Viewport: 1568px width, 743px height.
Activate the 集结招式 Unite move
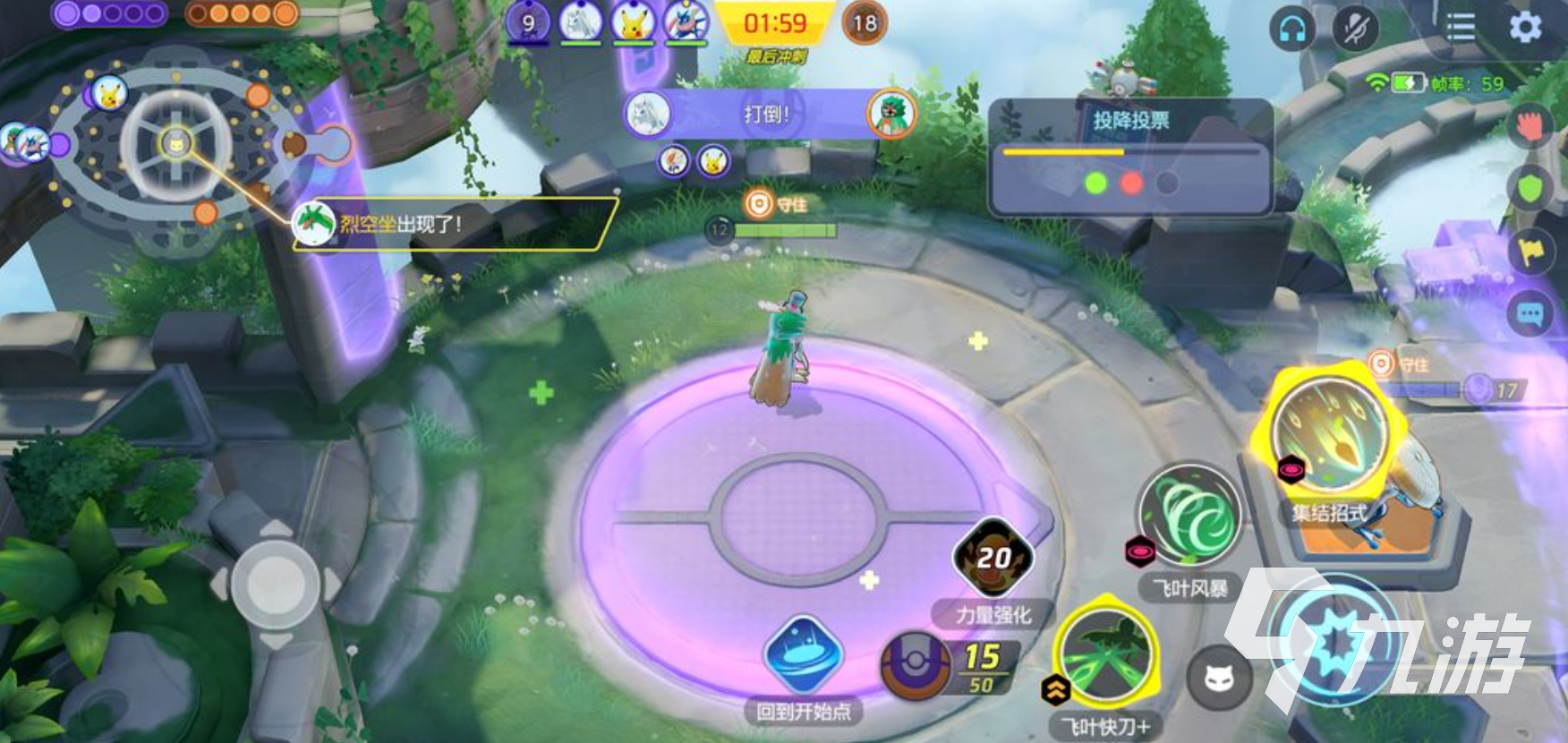pos(1330,433)
